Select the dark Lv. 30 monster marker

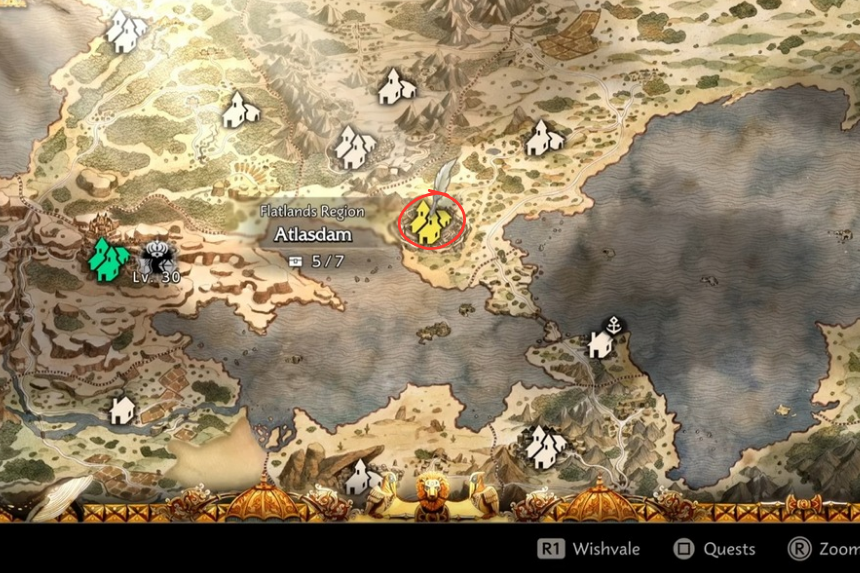(x=157, y=258)
